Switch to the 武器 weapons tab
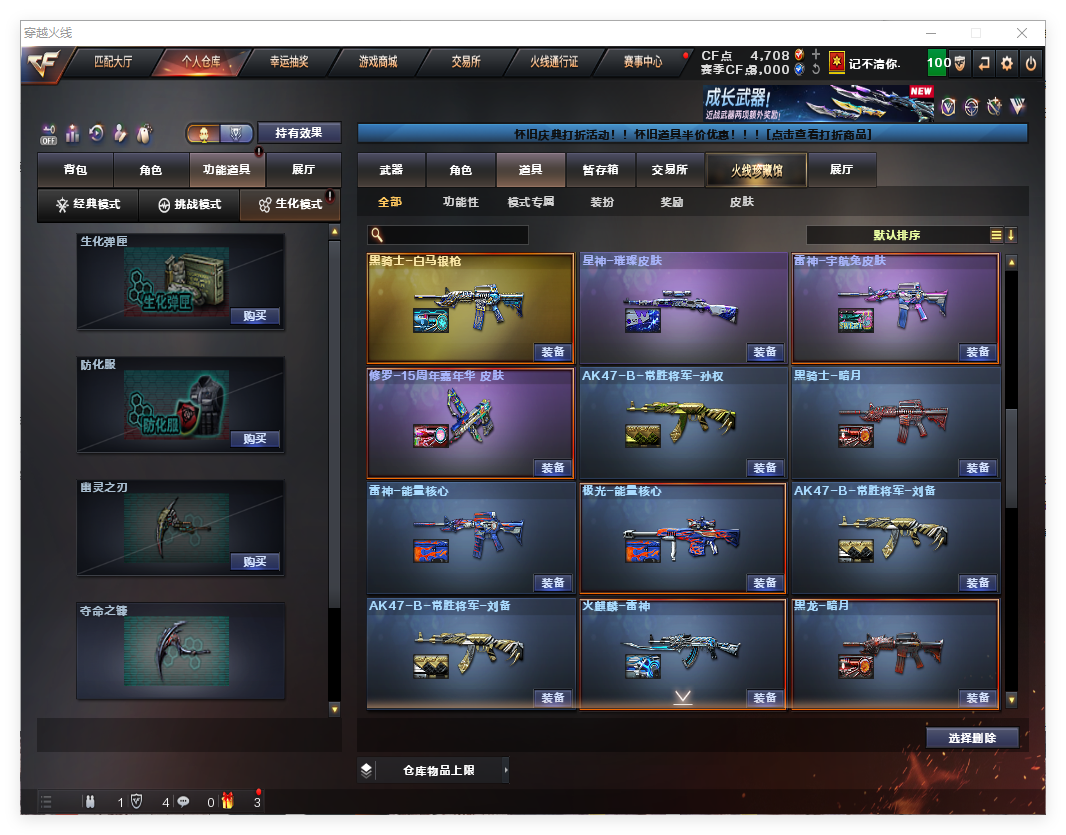Image resolution: width=1066 pixels, height=835 pixels. tap(391, 171)
